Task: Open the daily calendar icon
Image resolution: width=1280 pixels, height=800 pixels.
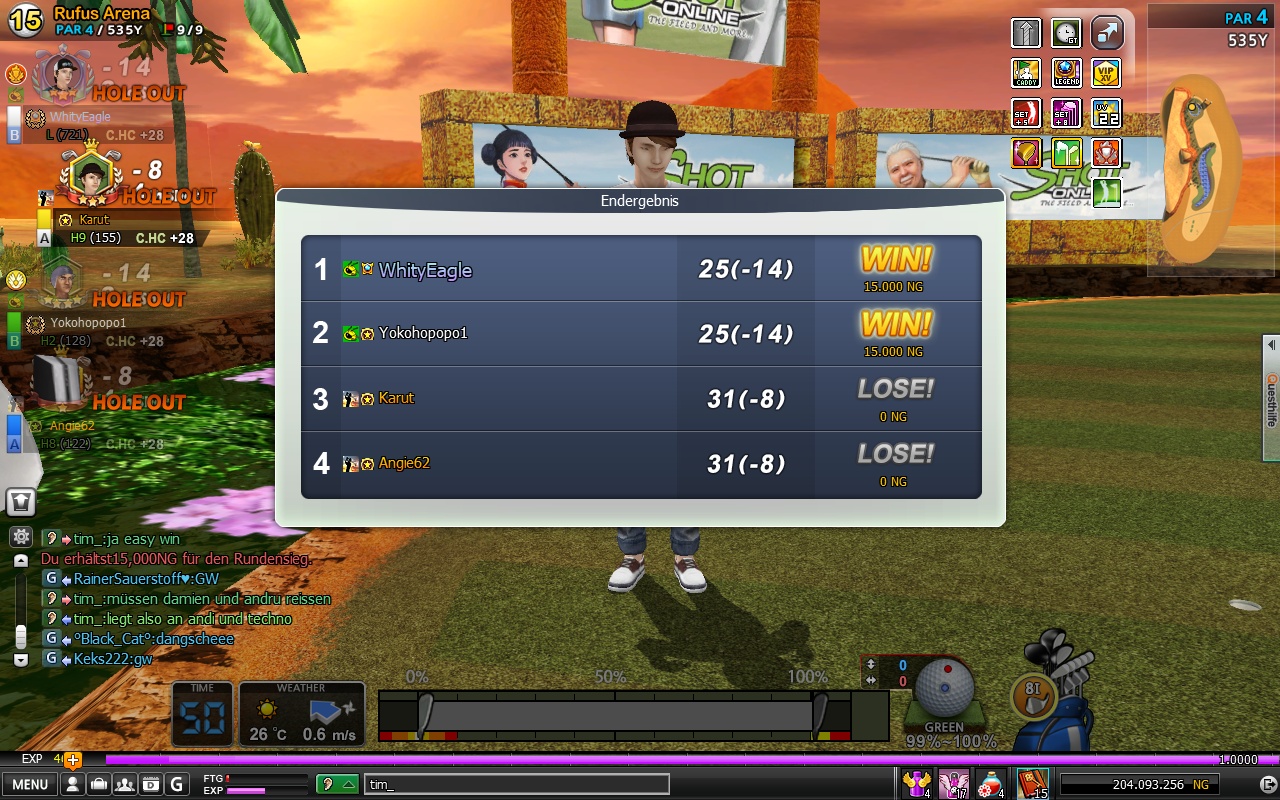Action: coord(151,785)
